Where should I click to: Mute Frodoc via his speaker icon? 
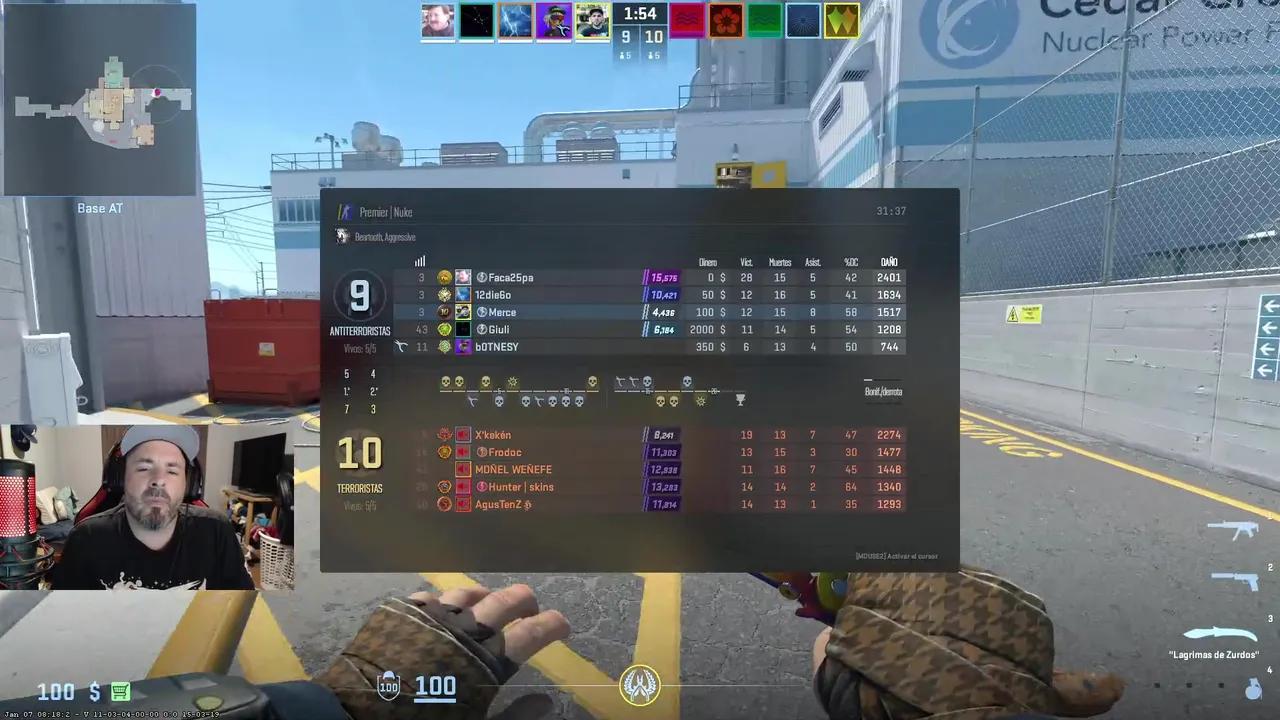(x=462, y=452)
